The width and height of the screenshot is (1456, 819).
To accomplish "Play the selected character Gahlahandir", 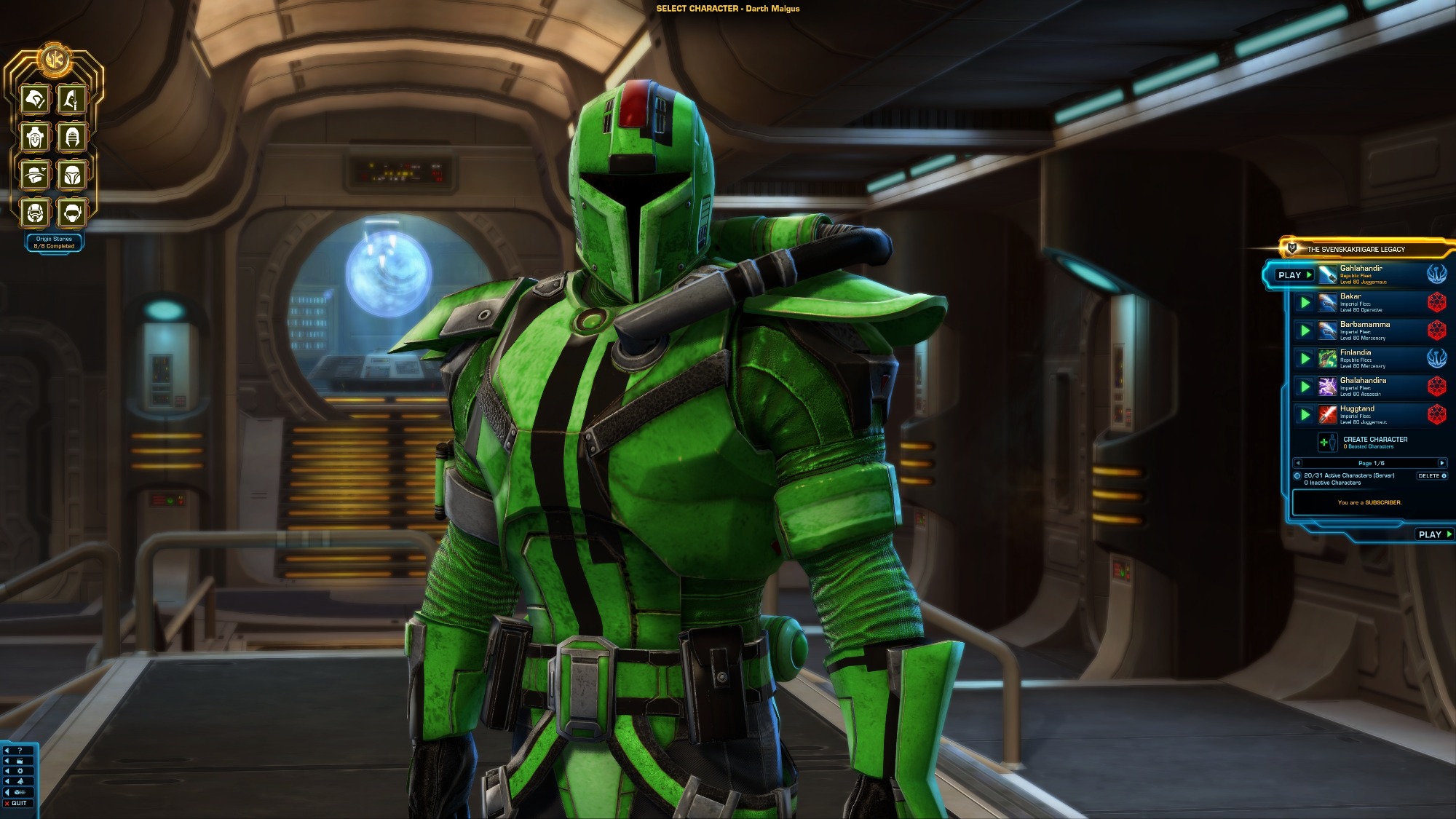I will tap(1294, 275).
